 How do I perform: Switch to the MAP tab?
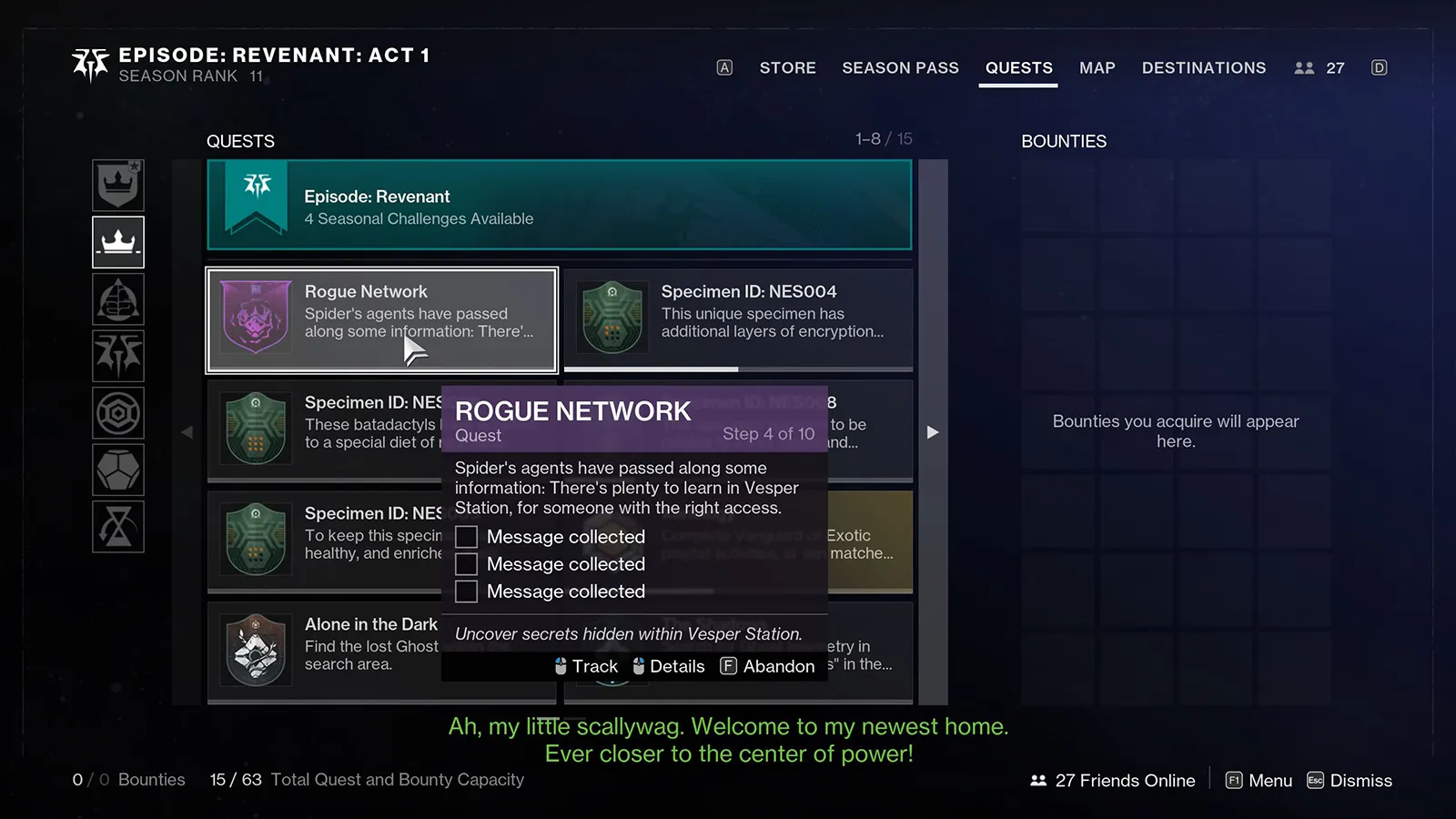(1097, 67)
